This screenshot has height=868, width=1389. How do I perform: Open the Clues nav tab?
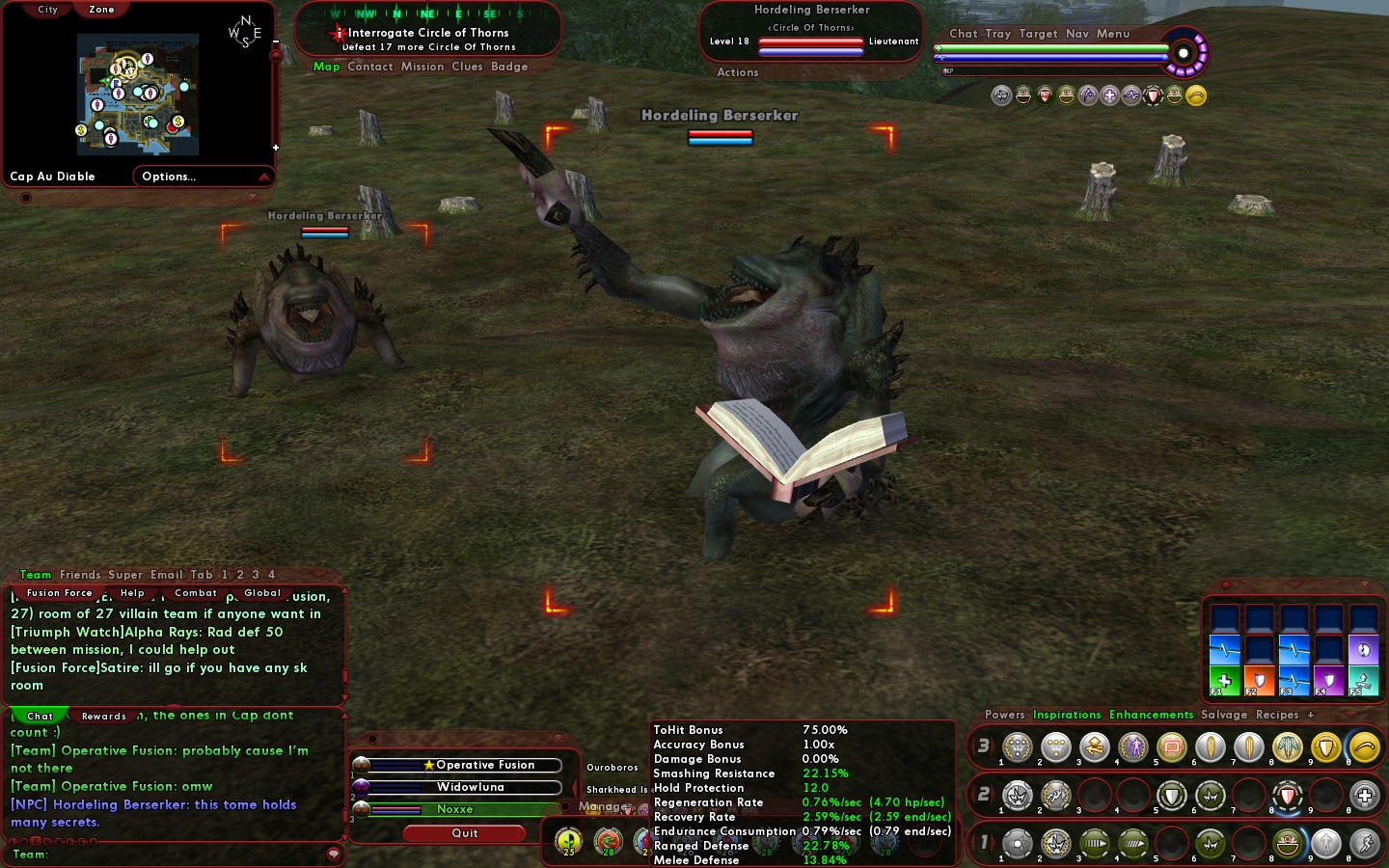click(467, 67)
